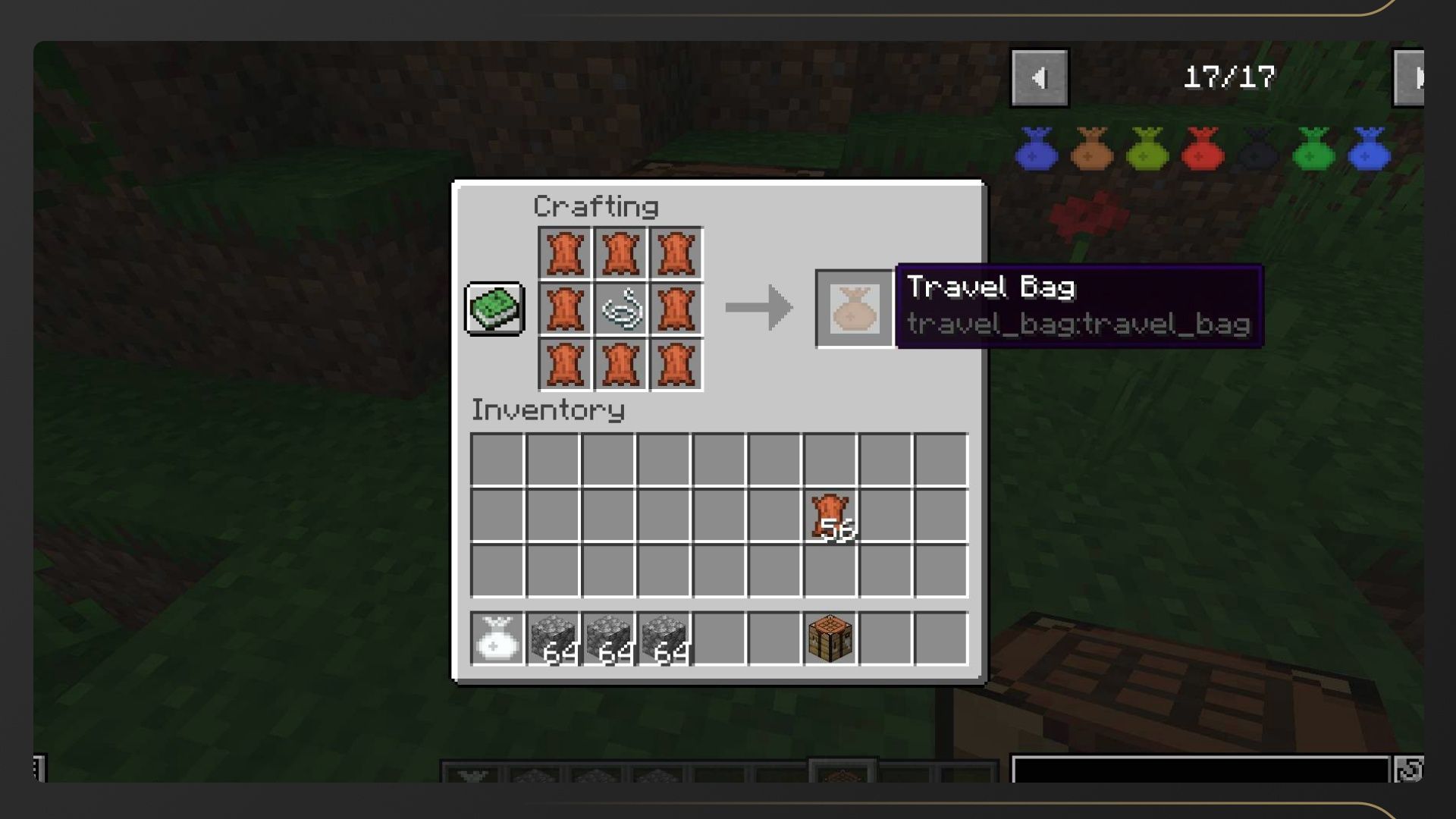Pick up the stack of 56 leather
Viewport: 1456px width, 819px height.
[x=830, y=516]
